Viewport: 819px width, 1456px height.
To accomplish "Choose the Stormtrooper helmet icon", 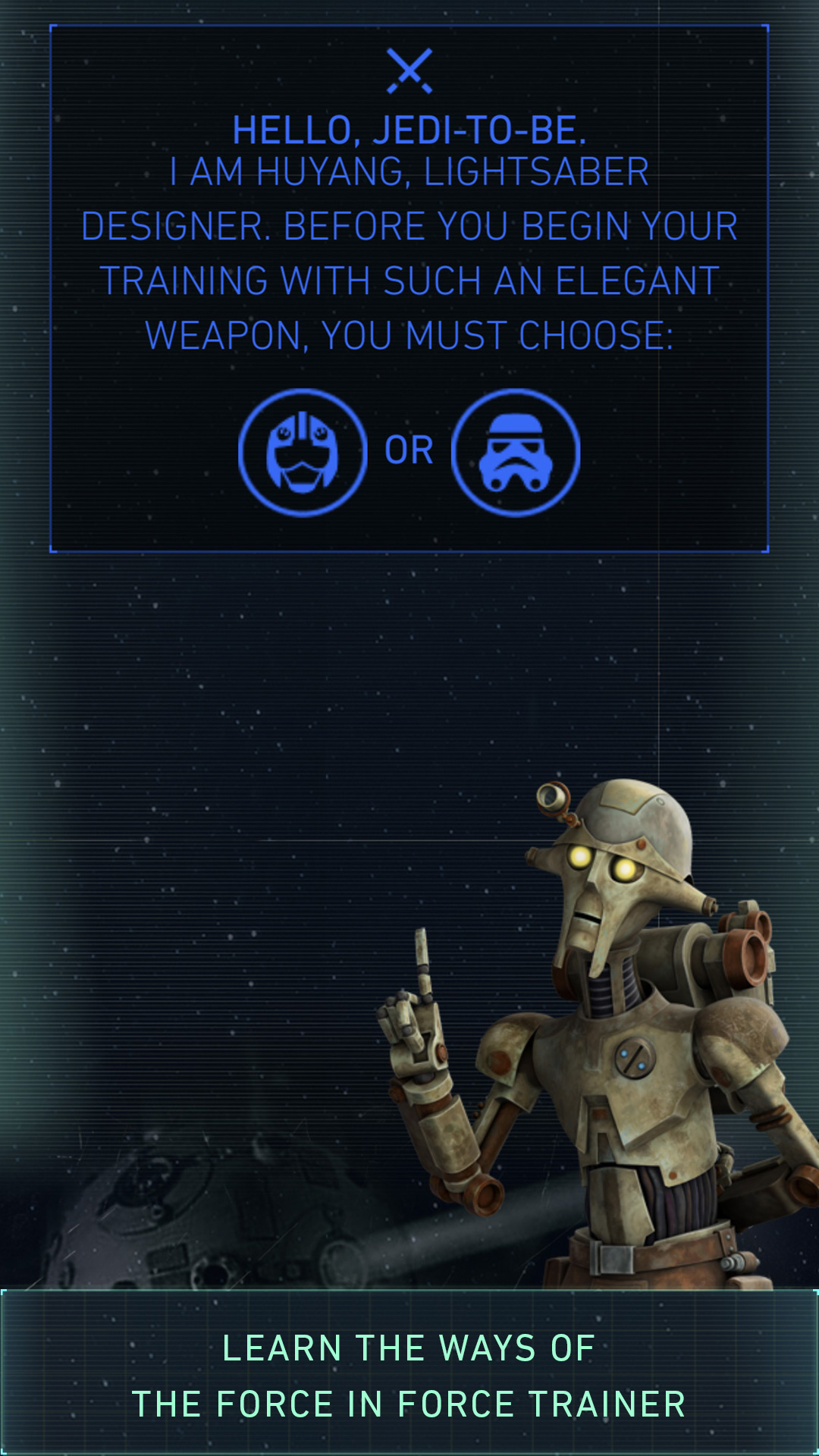I will coord(516,453).
